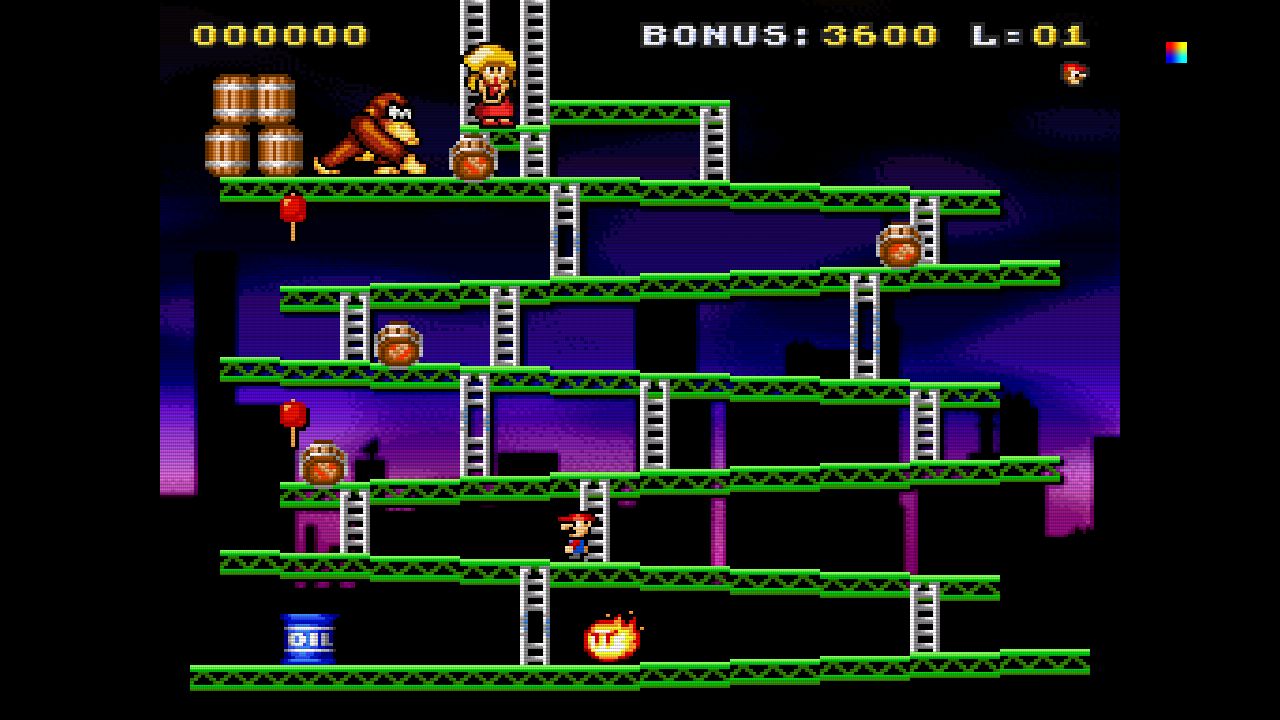This screenshot has height=720, width=1280.
Task: Click the fireball on the bottom girder
Action: pyautogui.click(x=612, y=636)
